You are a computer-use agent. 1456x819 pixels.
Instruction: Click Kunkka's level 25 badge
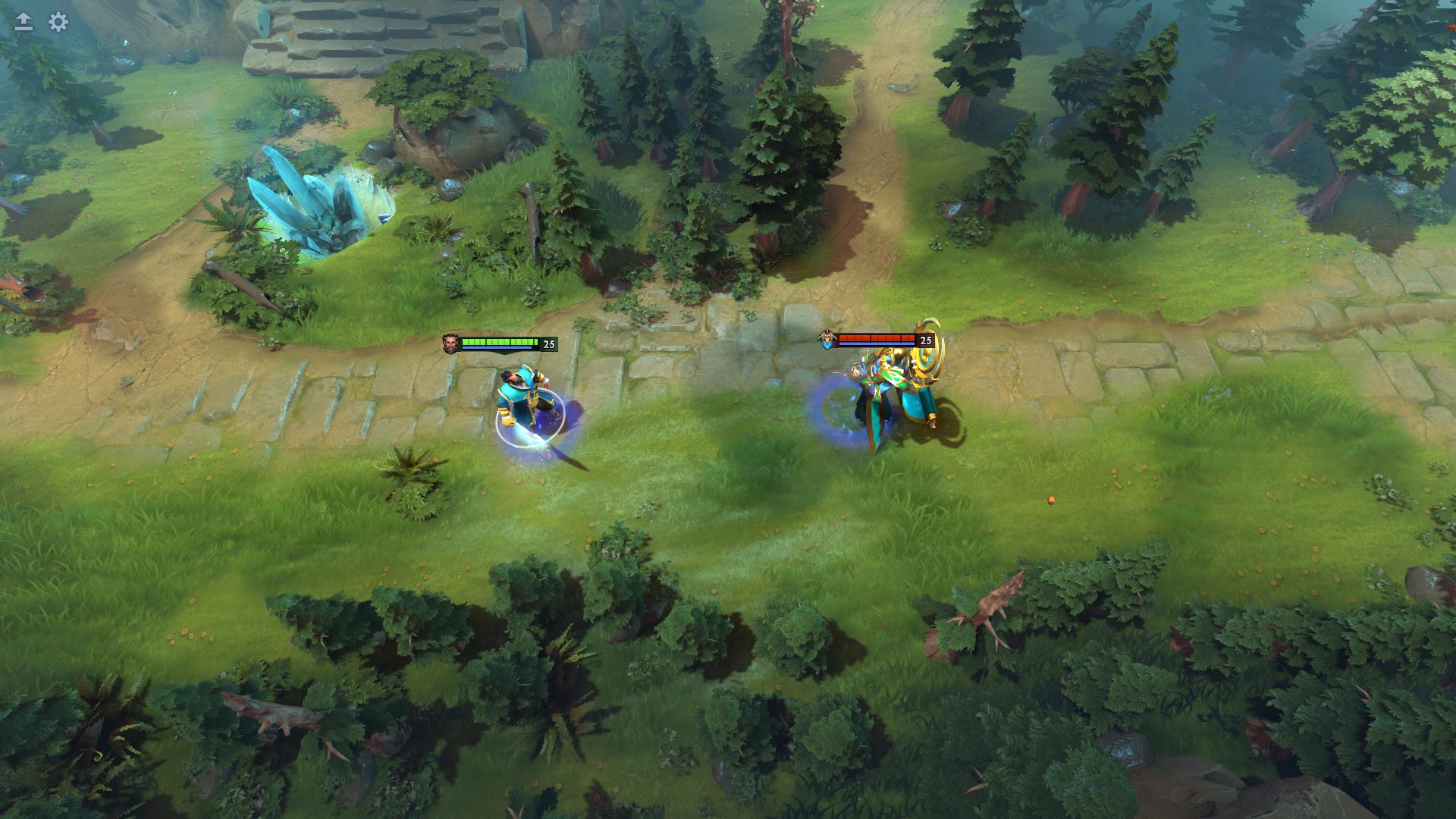click(x=549, y=343)
